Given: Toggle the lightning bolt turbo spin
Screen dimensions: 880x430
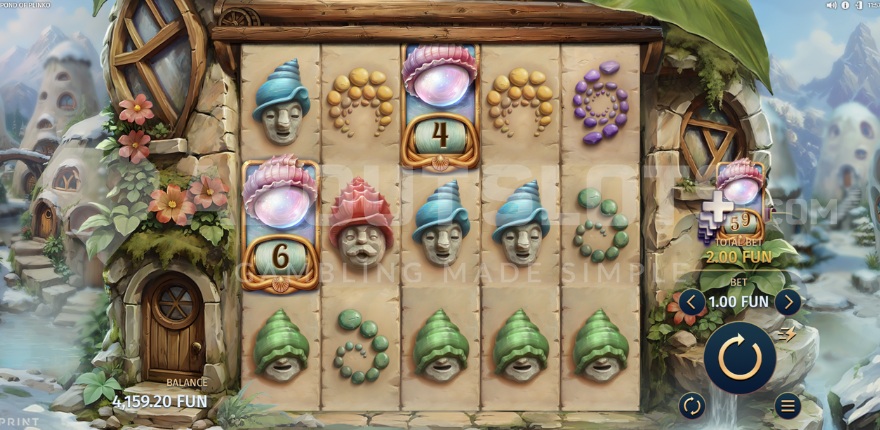Looking at the screenshot, I should coord(788,335).
